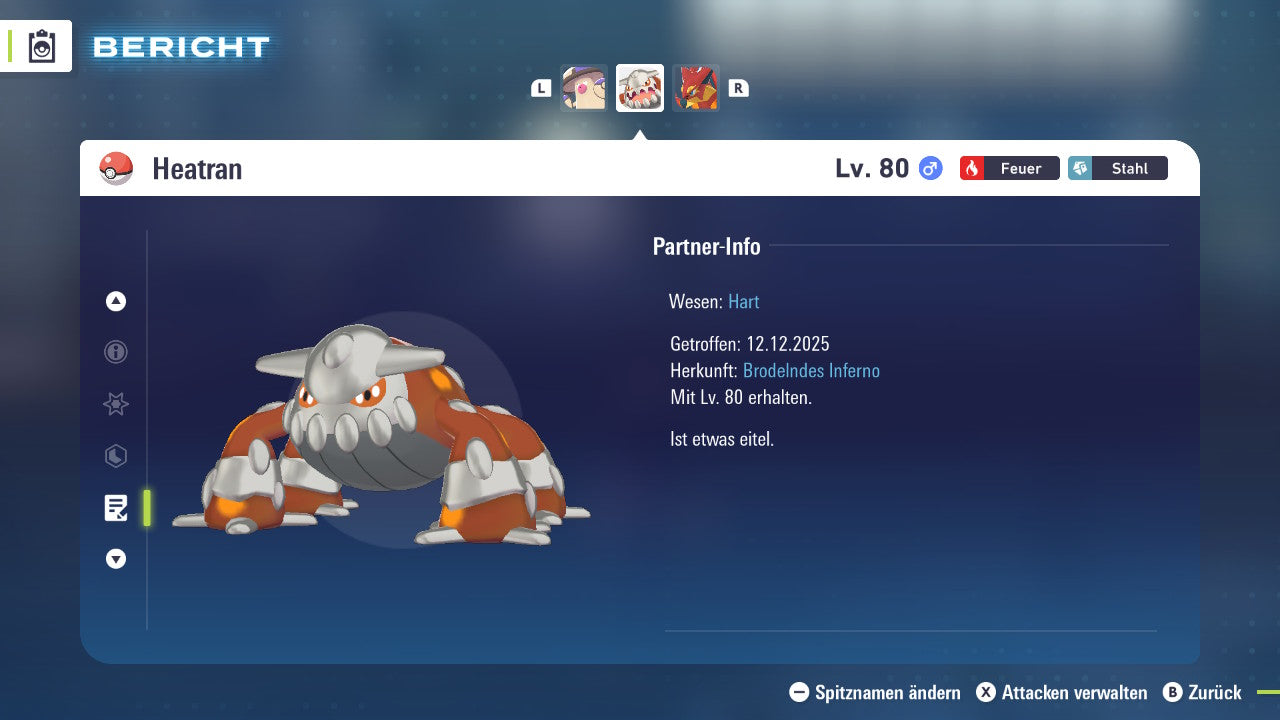The image size is (1280, 720).
Task: Expand the Partner-Info section header
Action: 707,246
